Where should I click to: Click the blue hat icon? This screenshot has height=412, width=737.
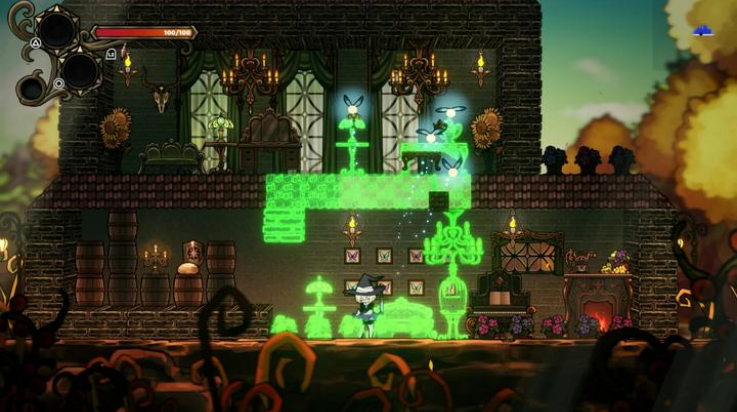coord(703,31)
